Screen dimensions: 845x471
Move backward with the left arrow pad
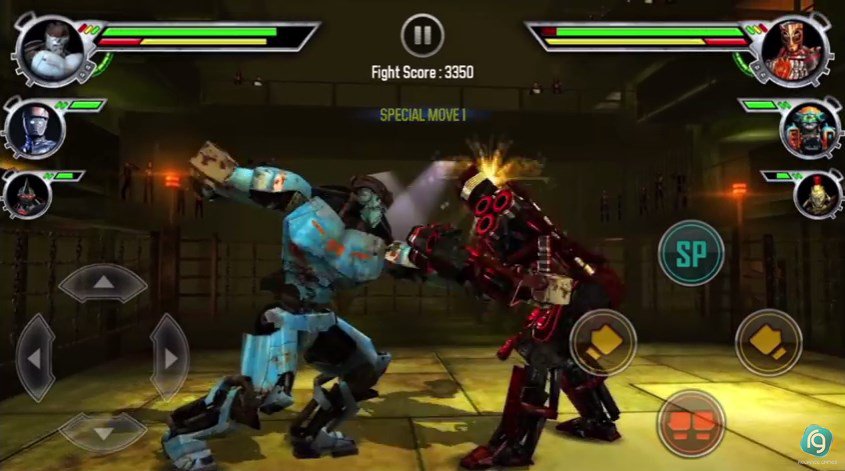(35, 357)
